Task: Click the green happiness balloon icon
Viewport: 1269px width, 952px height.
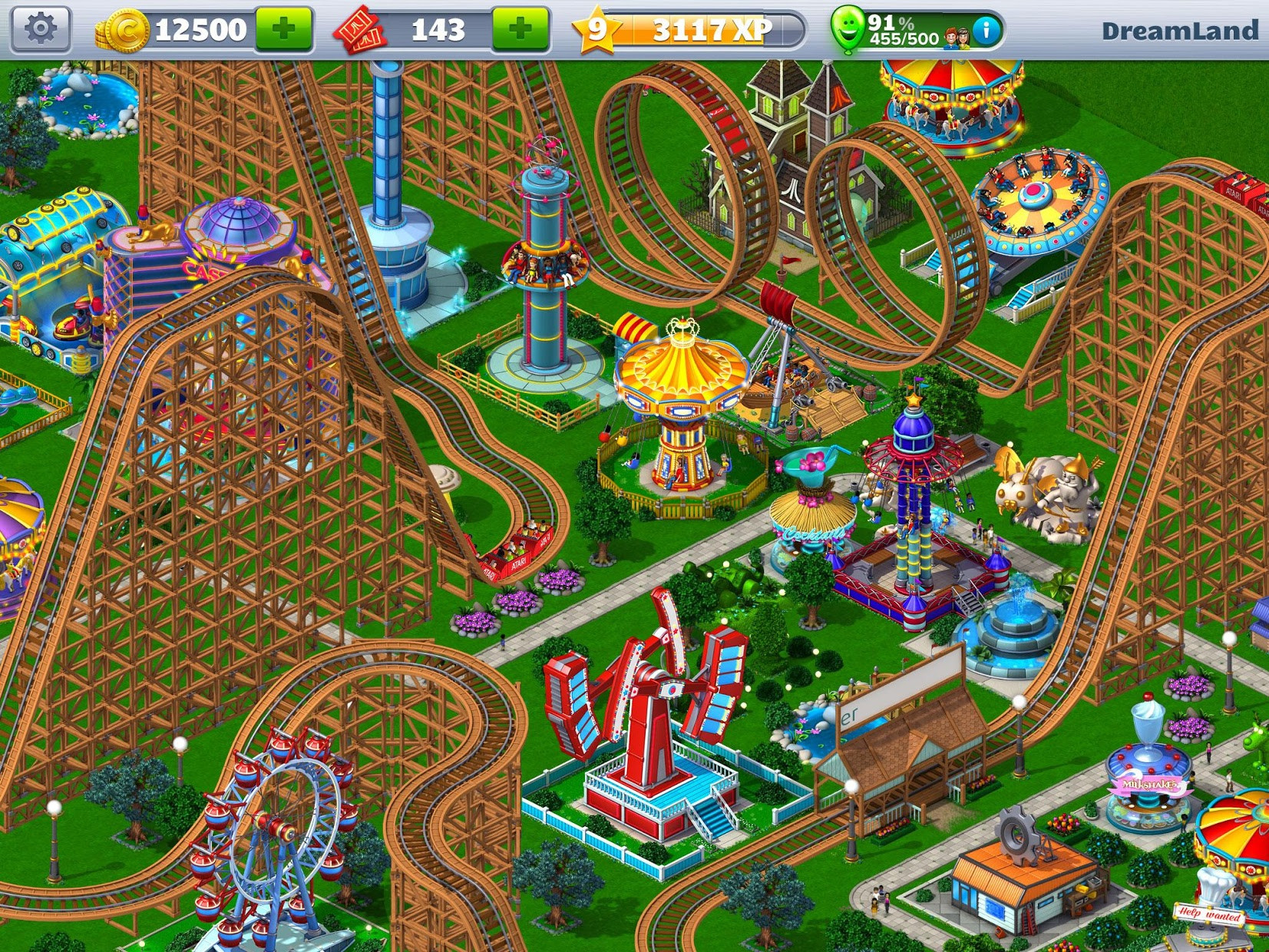Action: click(848, 29)
